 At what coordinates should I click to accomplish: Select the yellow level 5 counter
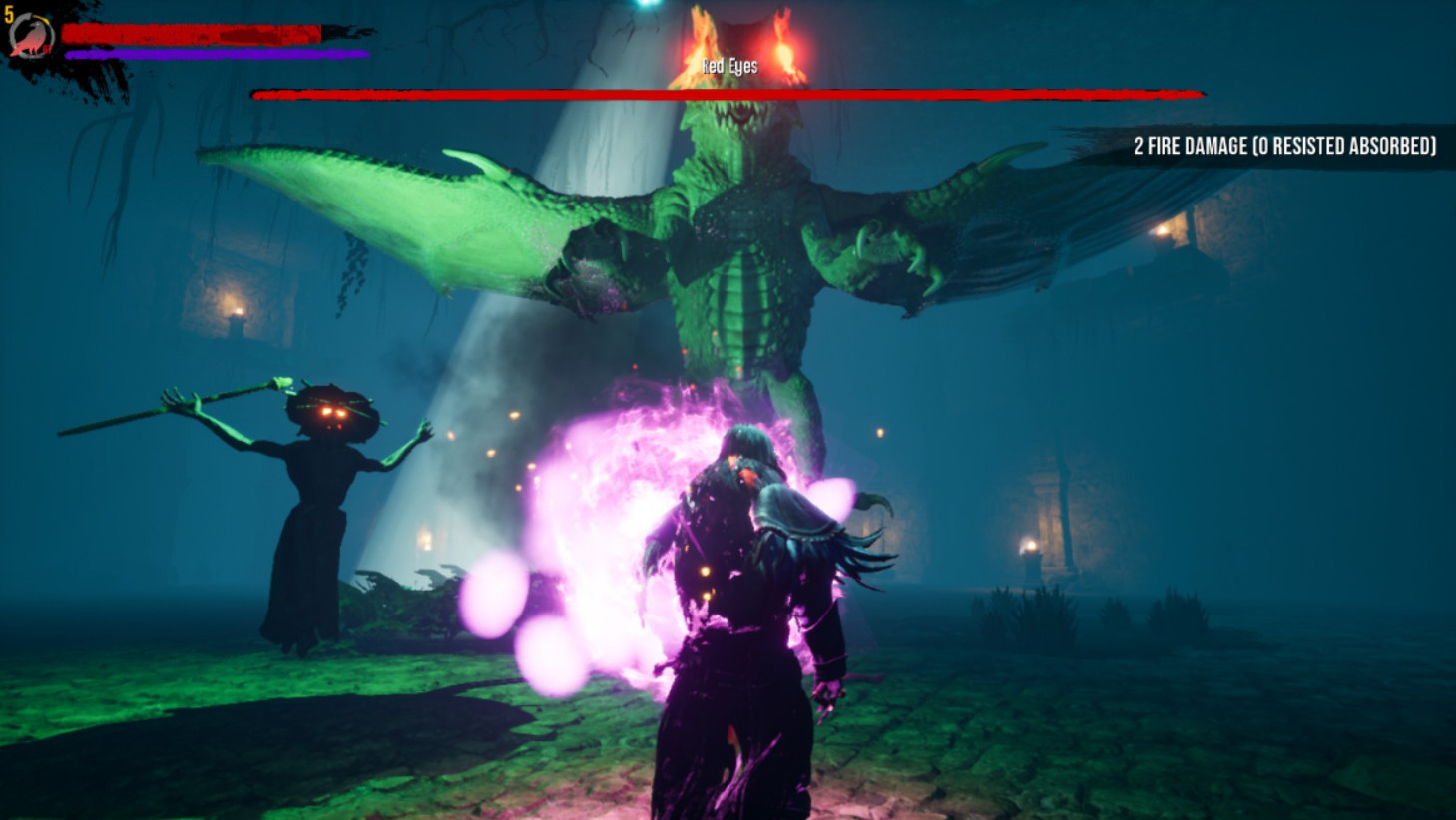point(9,14)
